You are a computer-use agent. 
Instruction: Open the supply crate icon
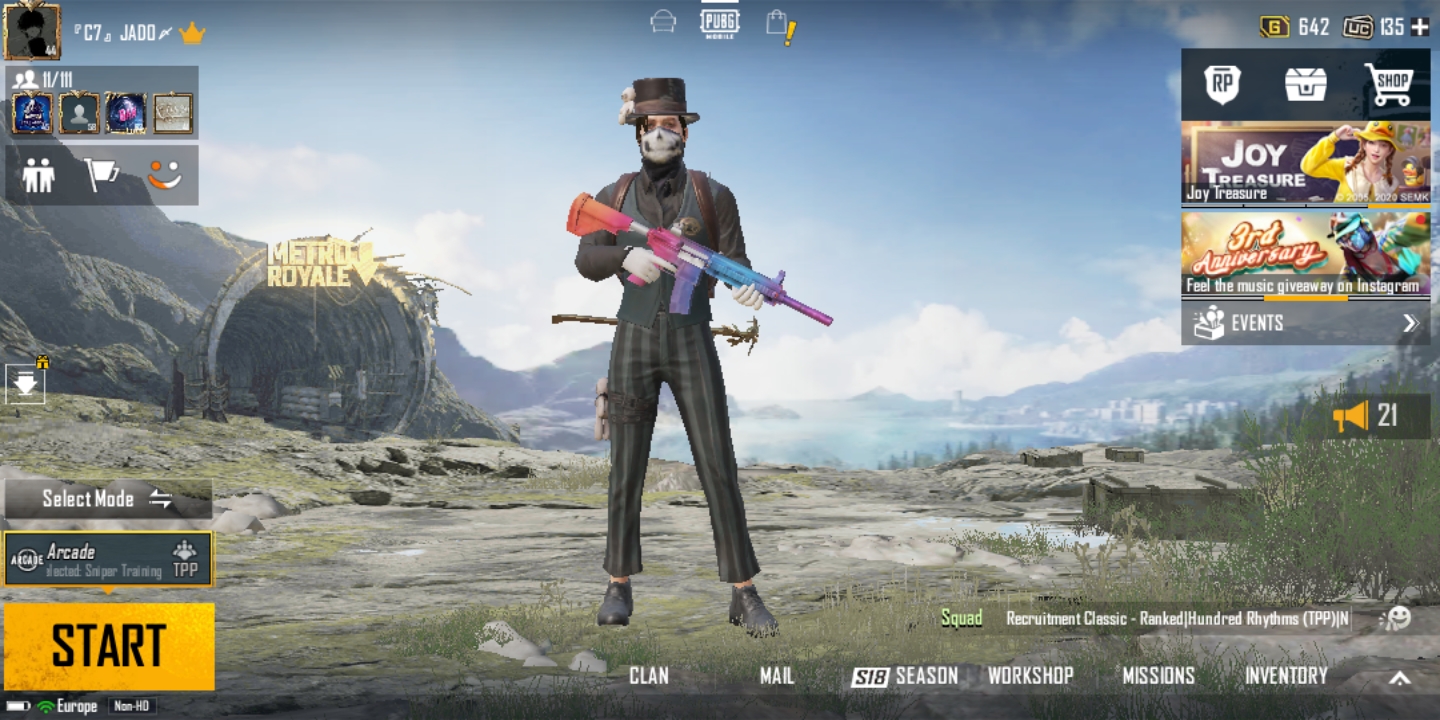[1305, 85]
